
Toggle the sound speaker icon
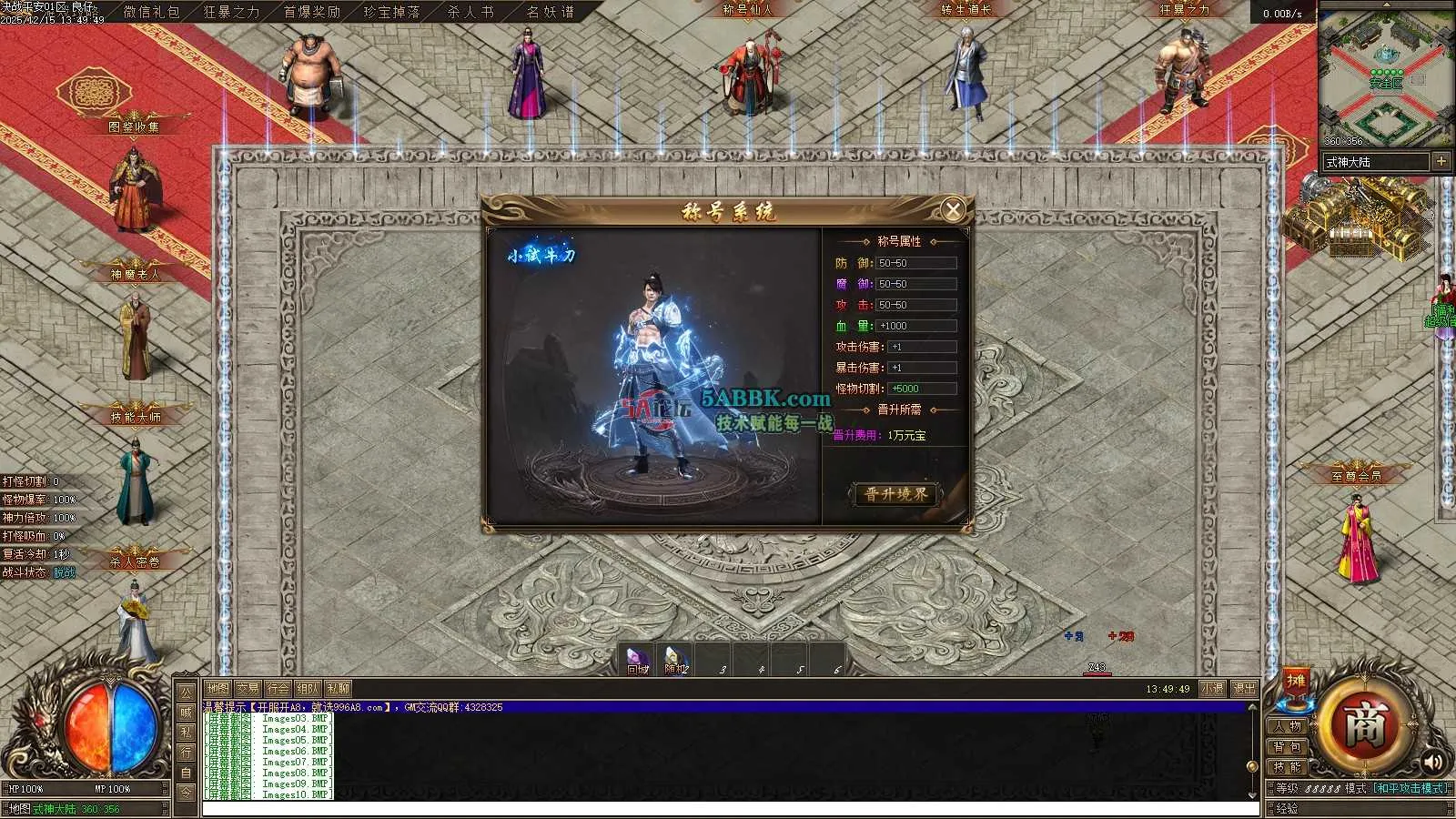click(x=1433, y=762)
